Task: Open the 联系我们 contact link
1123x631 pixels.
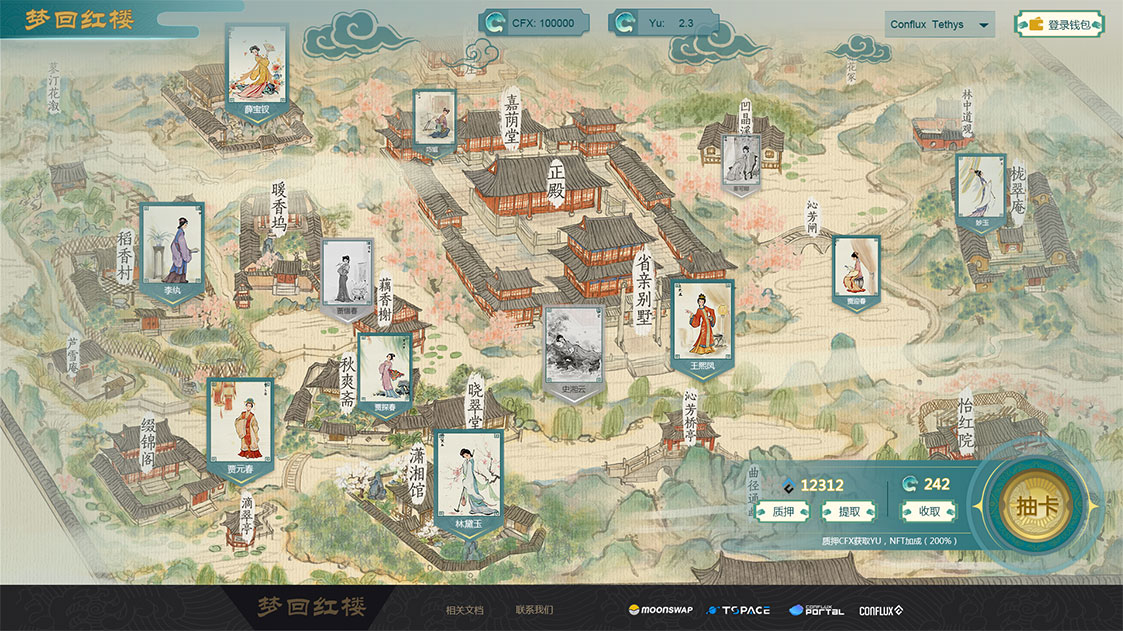Action: (534, 610)
